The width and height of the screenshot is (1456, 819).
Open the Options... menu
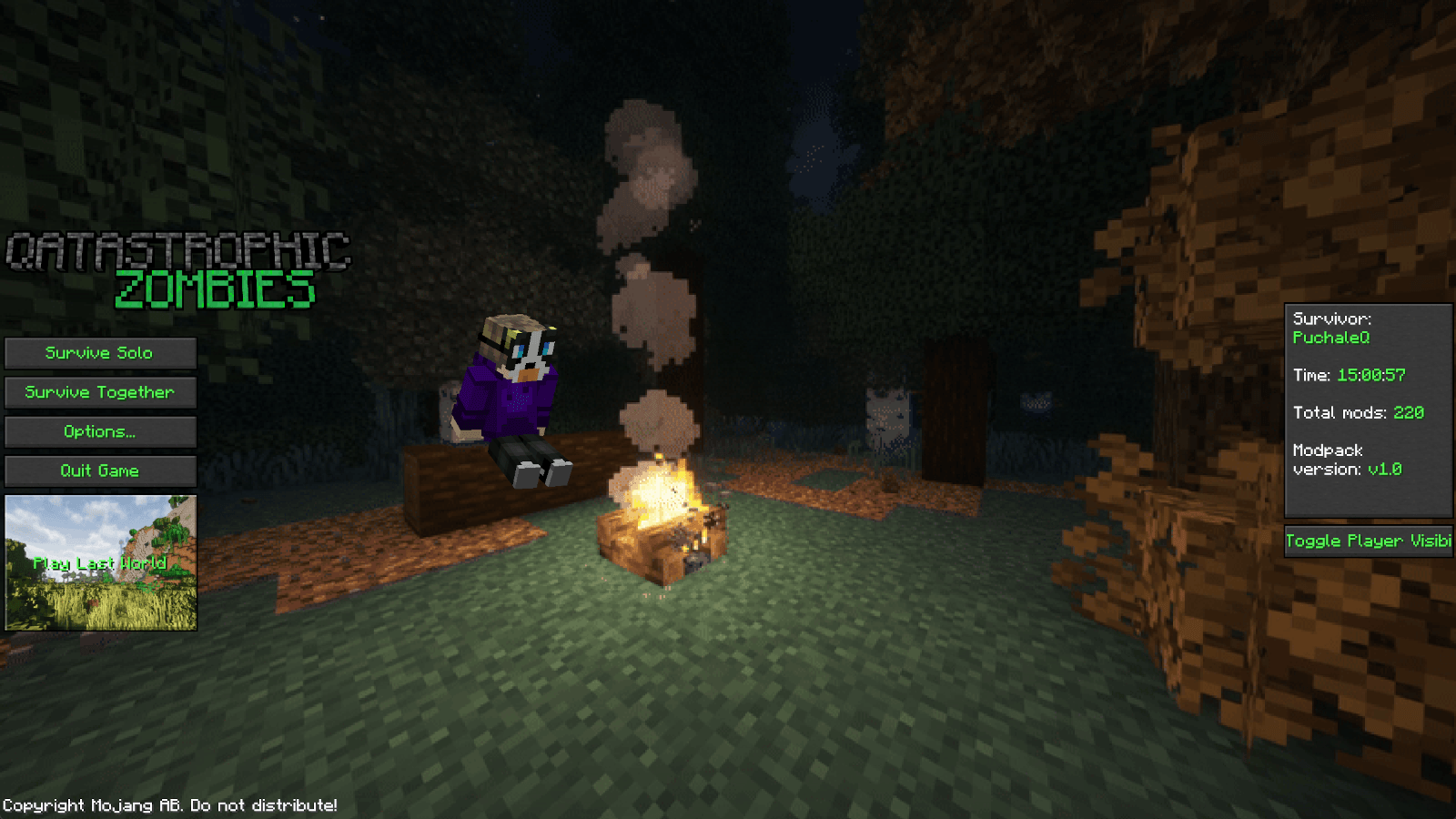[100, 431]
